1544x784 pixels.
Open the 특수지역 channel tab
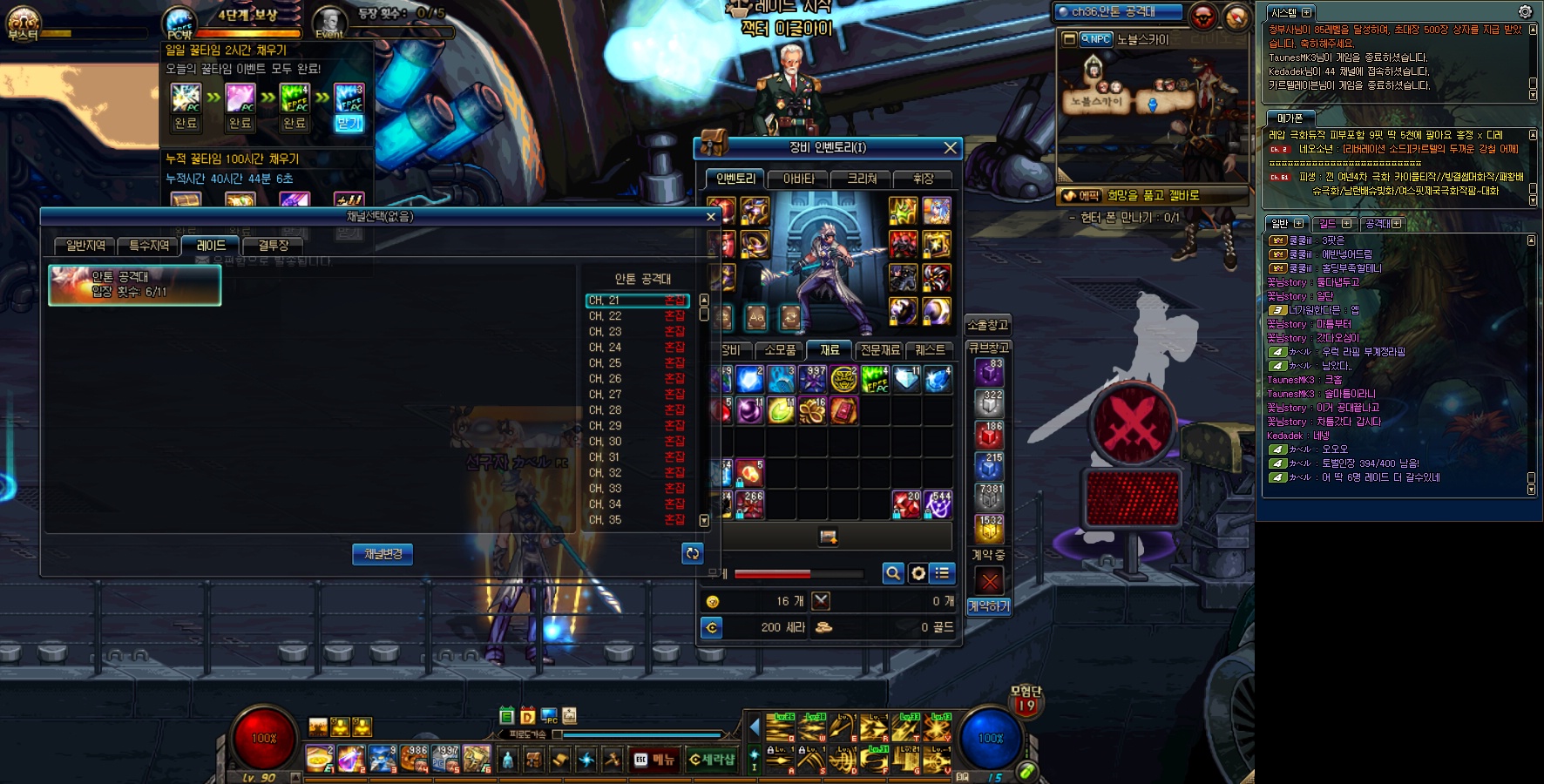[149, 246]
